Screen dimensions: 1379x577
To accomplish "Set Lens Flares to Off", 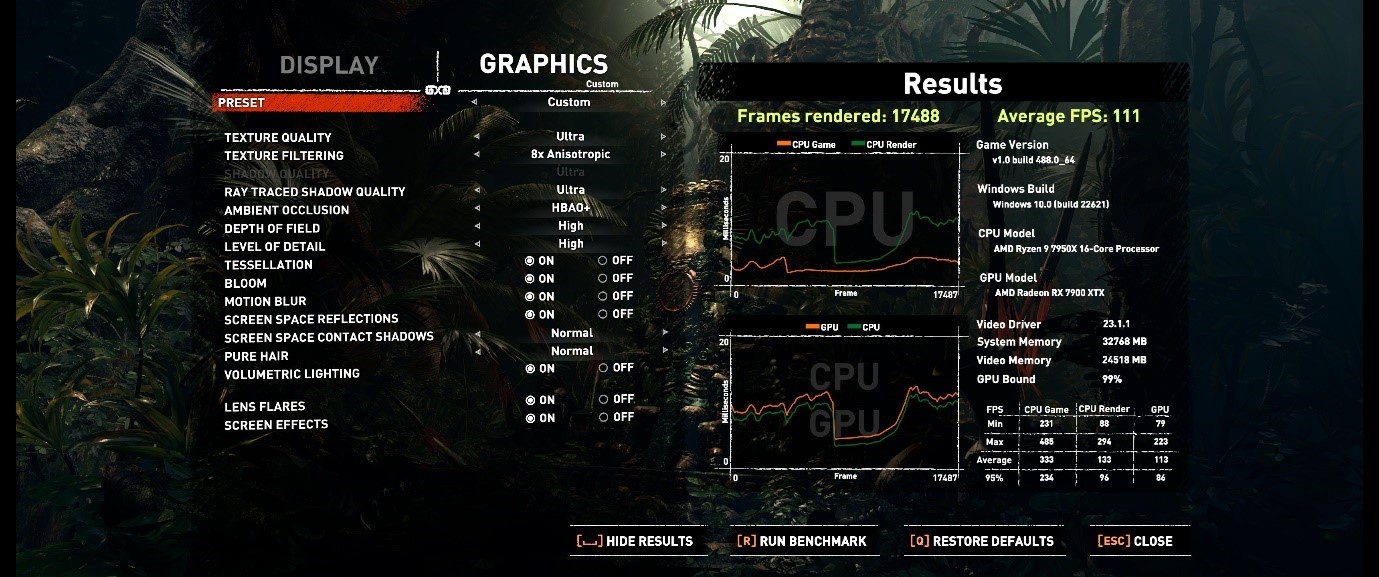I will click(603, 400).
